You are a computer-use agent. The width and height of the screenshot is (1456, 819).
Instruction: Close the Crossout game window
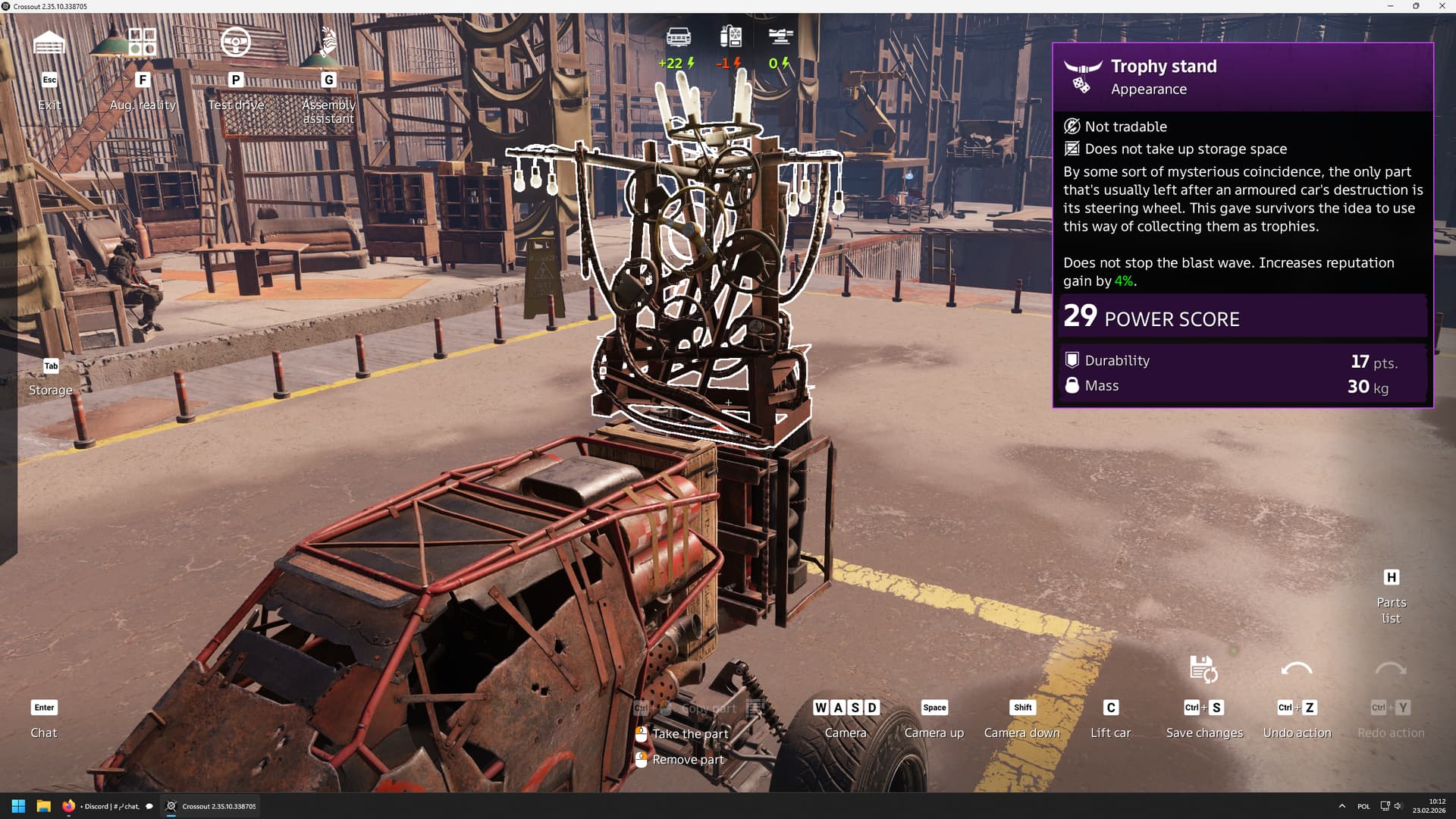(1442, 6)
